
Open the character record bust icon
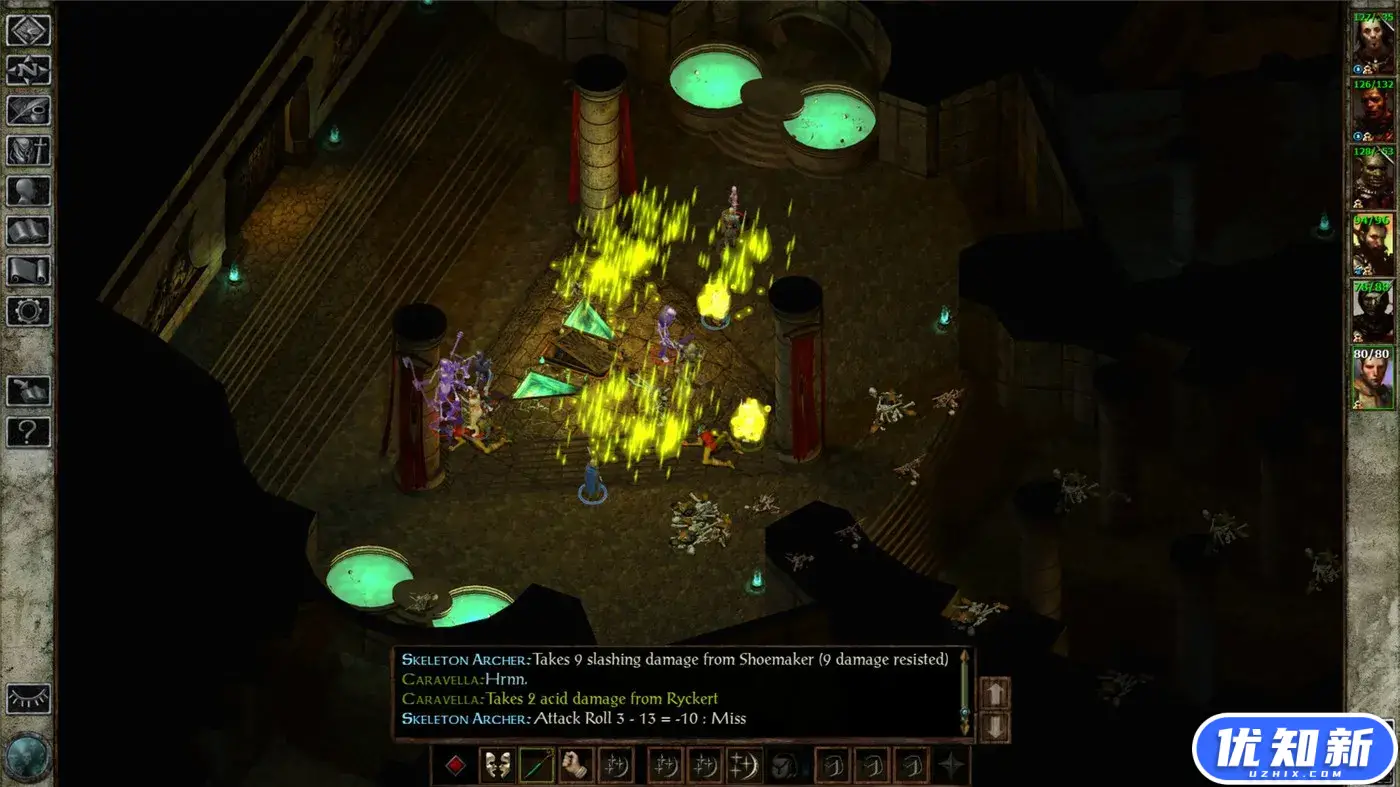28,191
